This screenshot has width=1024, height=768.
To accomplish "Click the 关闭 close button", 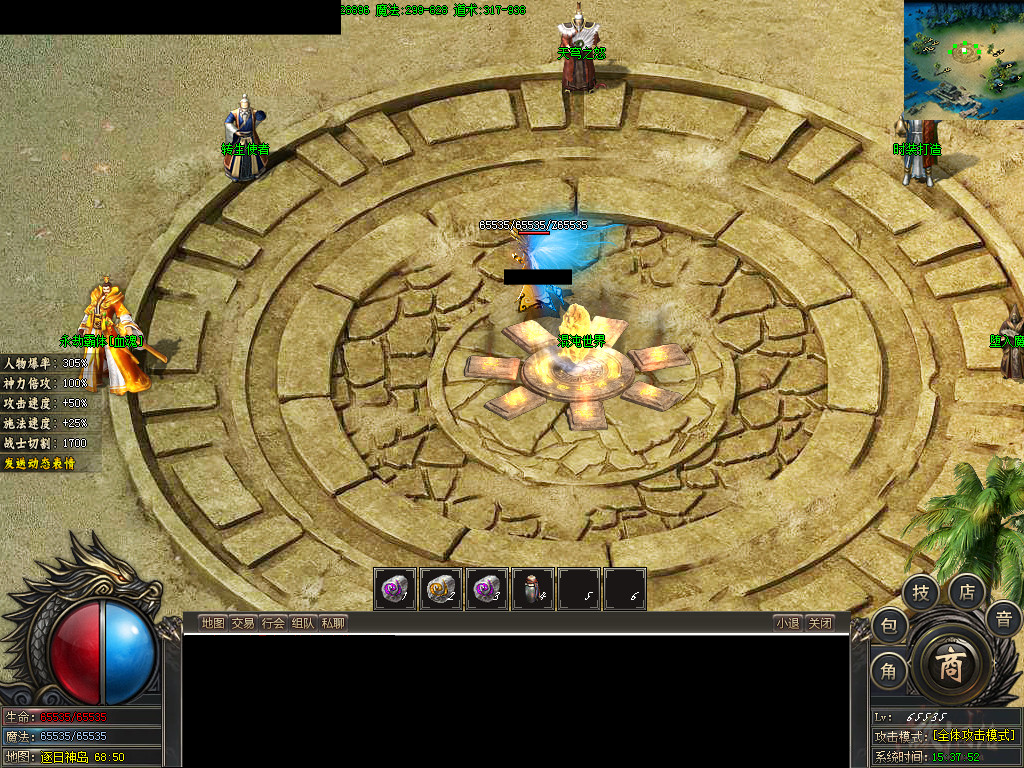I will pos(820,623).
